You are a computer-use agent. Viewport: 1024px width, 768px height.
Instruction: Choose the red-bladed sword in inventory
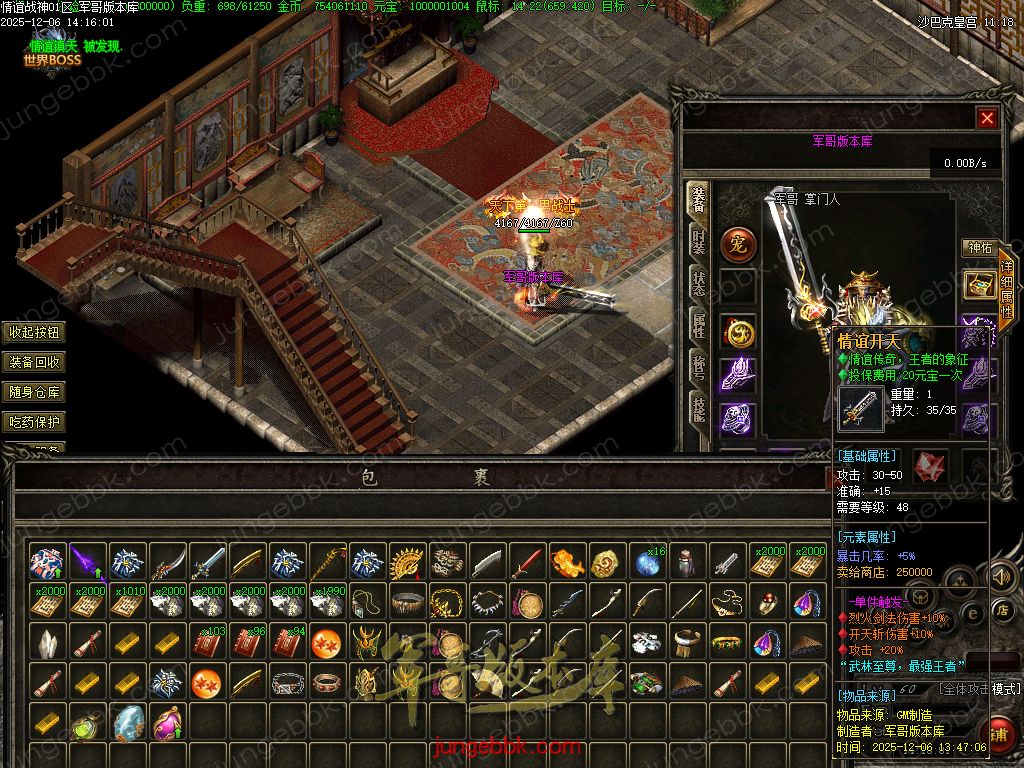click(x=528, y=563)
